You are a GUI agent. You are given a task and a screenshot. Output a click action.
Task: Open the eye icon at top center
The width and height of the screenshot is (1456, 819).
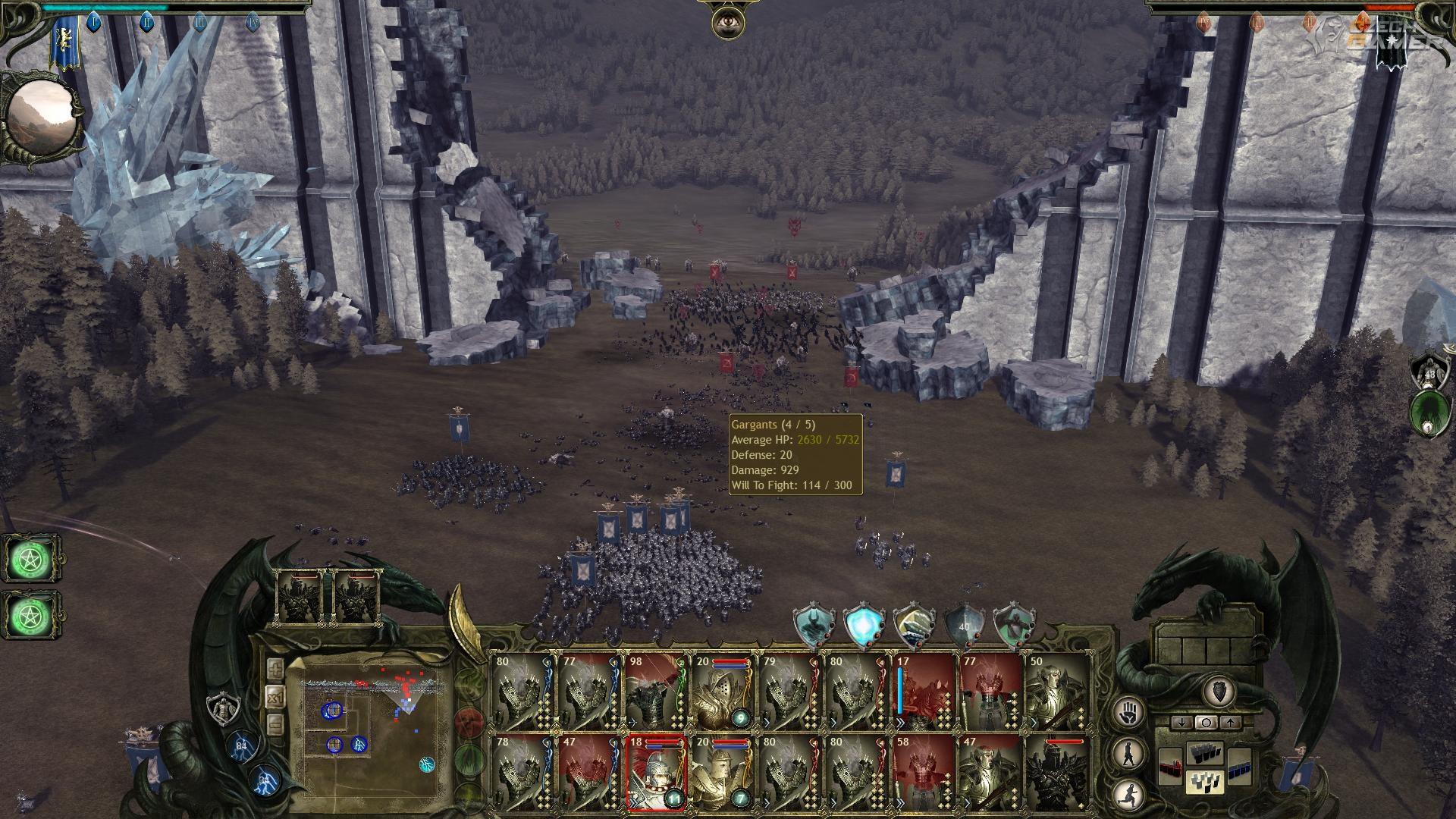click(x=727, y=22)
